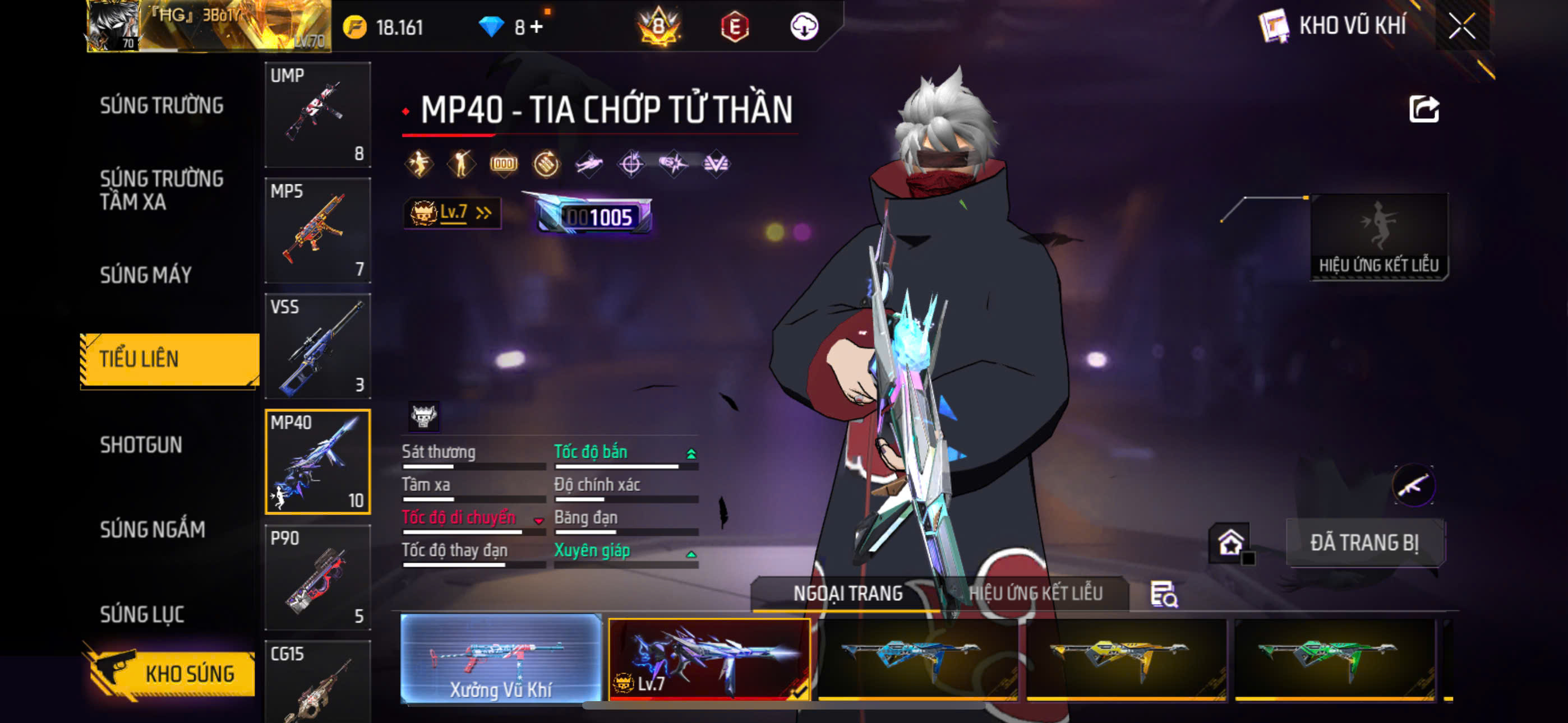The width and height of the screenshot is (1568, 723).
Task: Share the MP40 skin via share icon
Action: [1424, 109]
